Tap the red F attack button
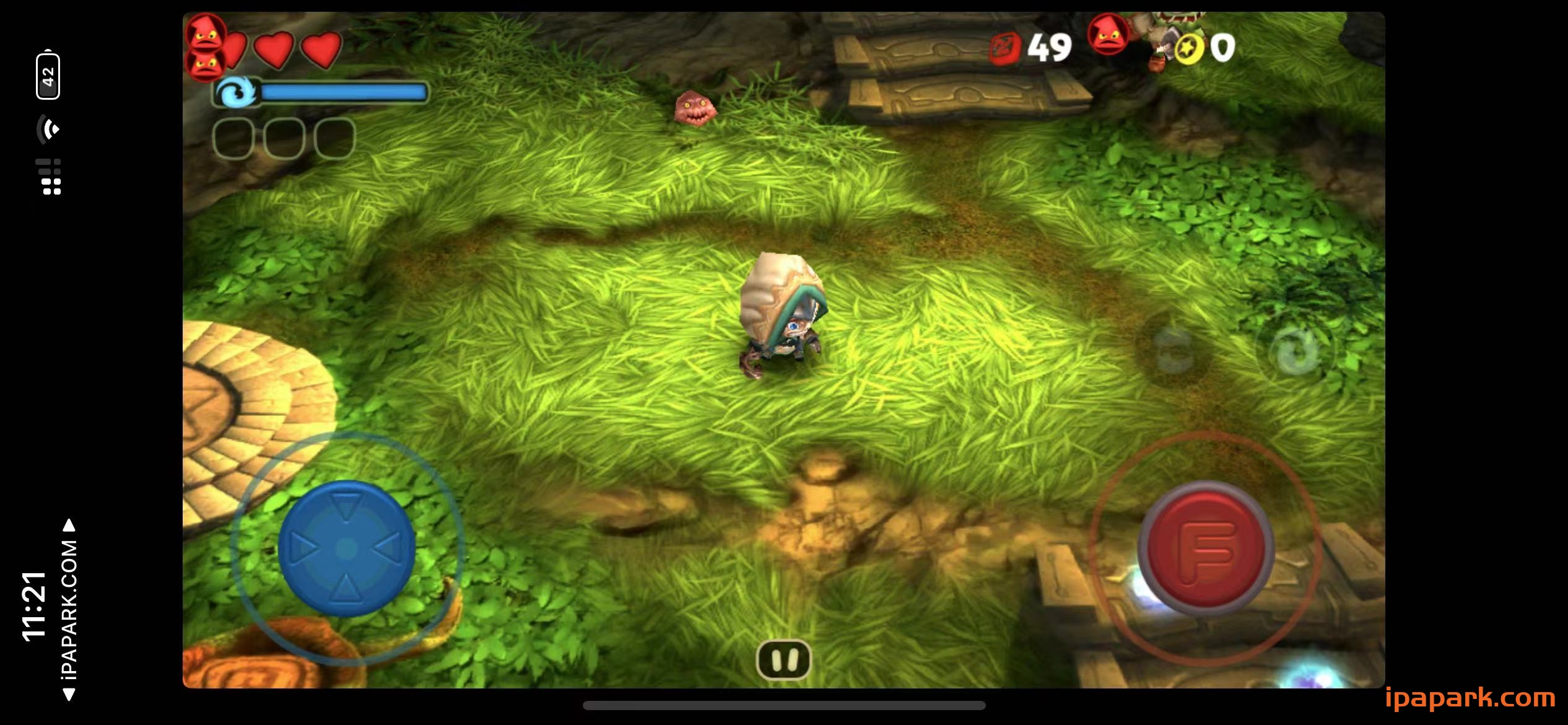 coord(1205,548)
